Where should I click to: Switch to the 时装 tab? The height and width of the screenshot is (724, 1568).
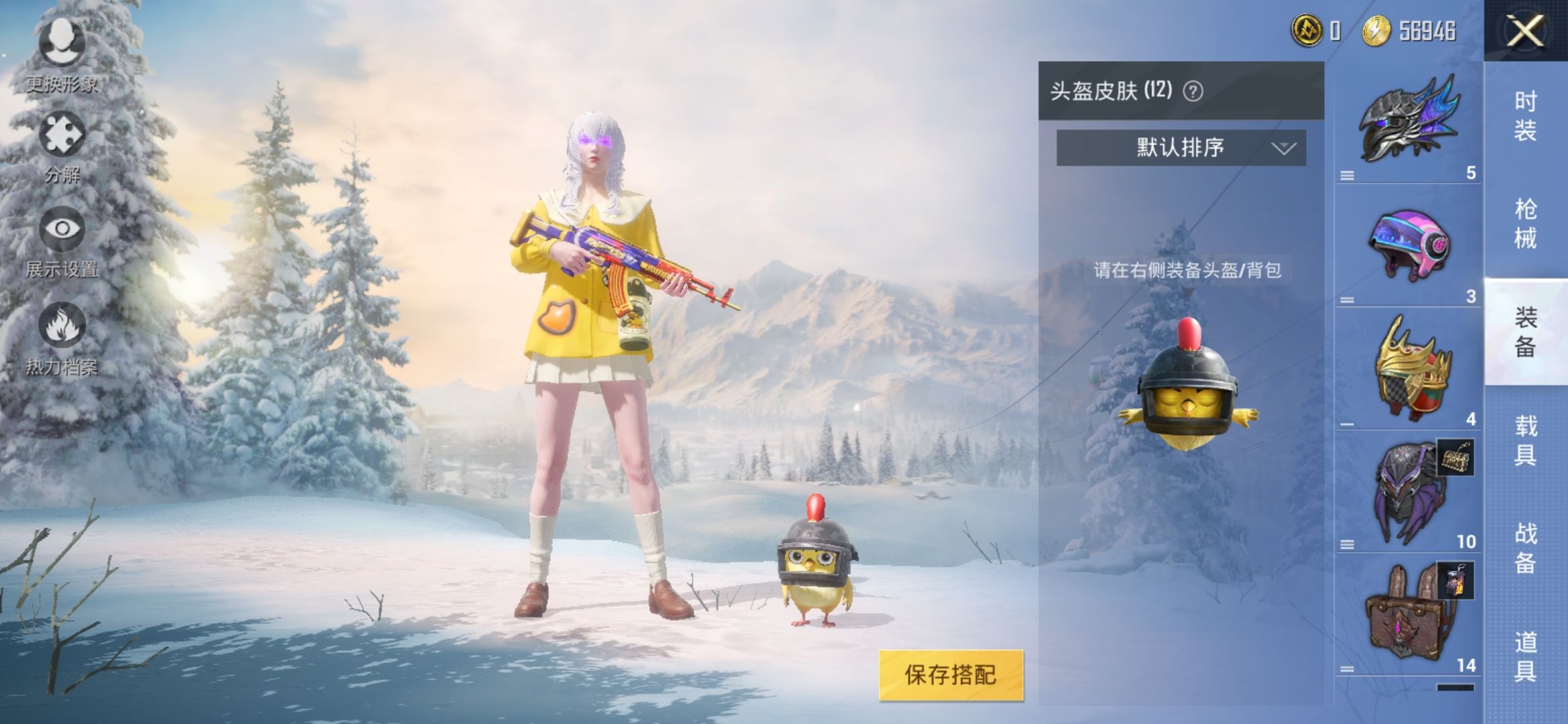point(1525,115)
